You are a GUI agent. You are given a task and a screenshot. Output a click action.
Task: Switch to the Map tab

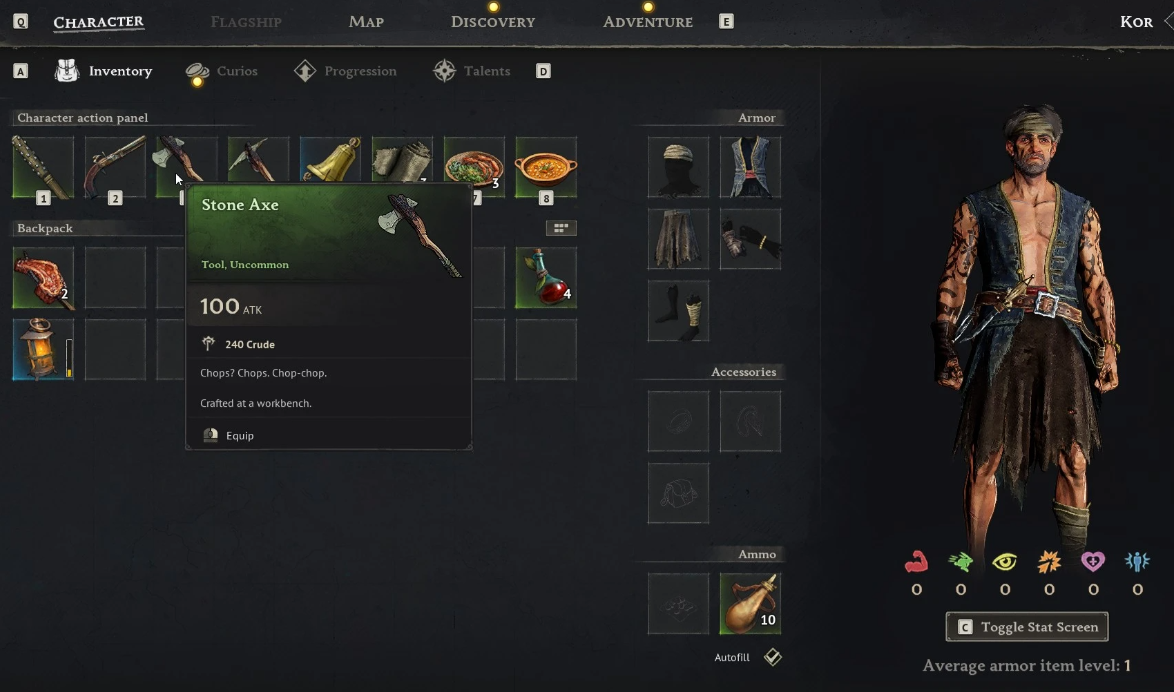point(366,22)
